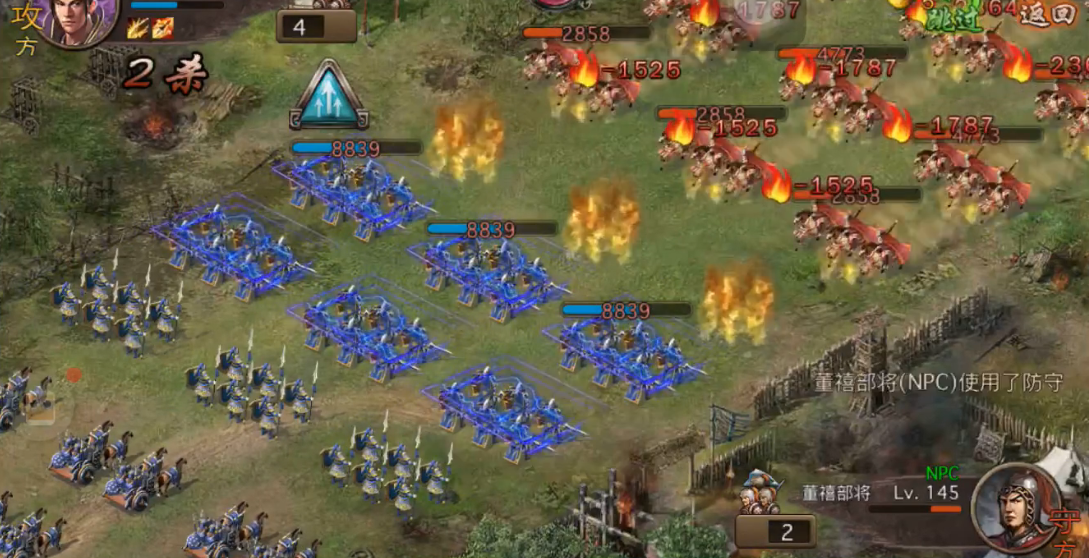Screen dimensions: 1089x558
Task: Select the attacker general portrait
Action: click(x=80, y=20)
